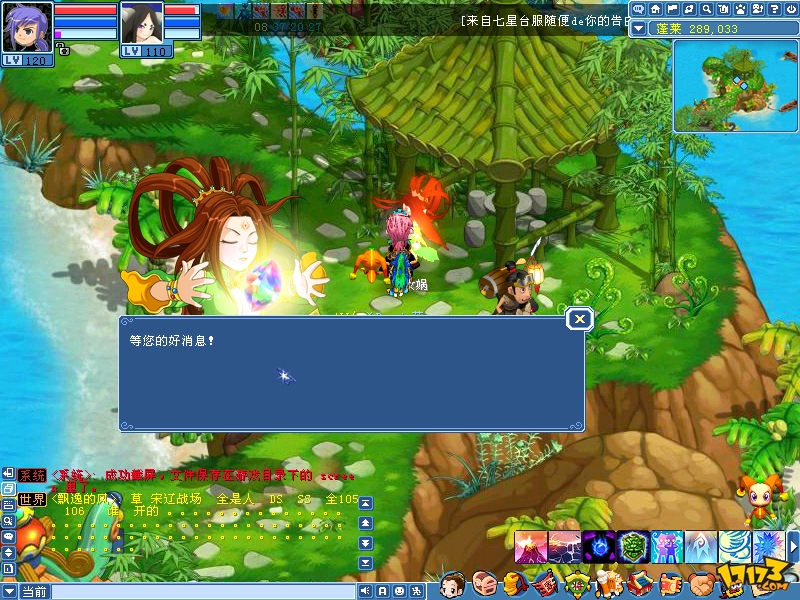Use the green demon mask skill
Viewport: 800px width, 600px height.
(x=632, y=547)
